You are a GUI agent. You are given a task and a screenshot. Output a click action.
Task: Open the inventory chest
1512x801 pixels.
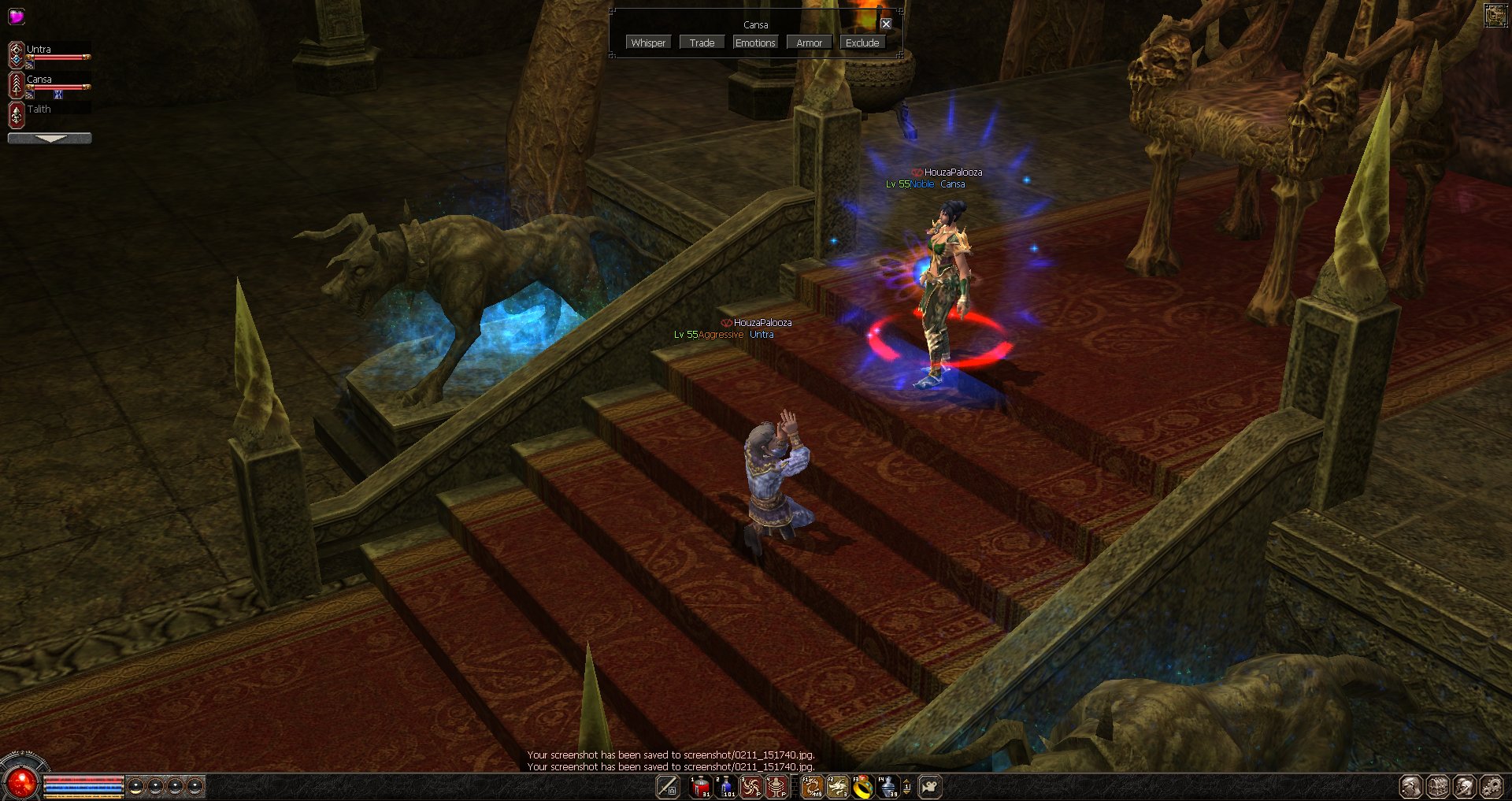tap(1438, 786)
